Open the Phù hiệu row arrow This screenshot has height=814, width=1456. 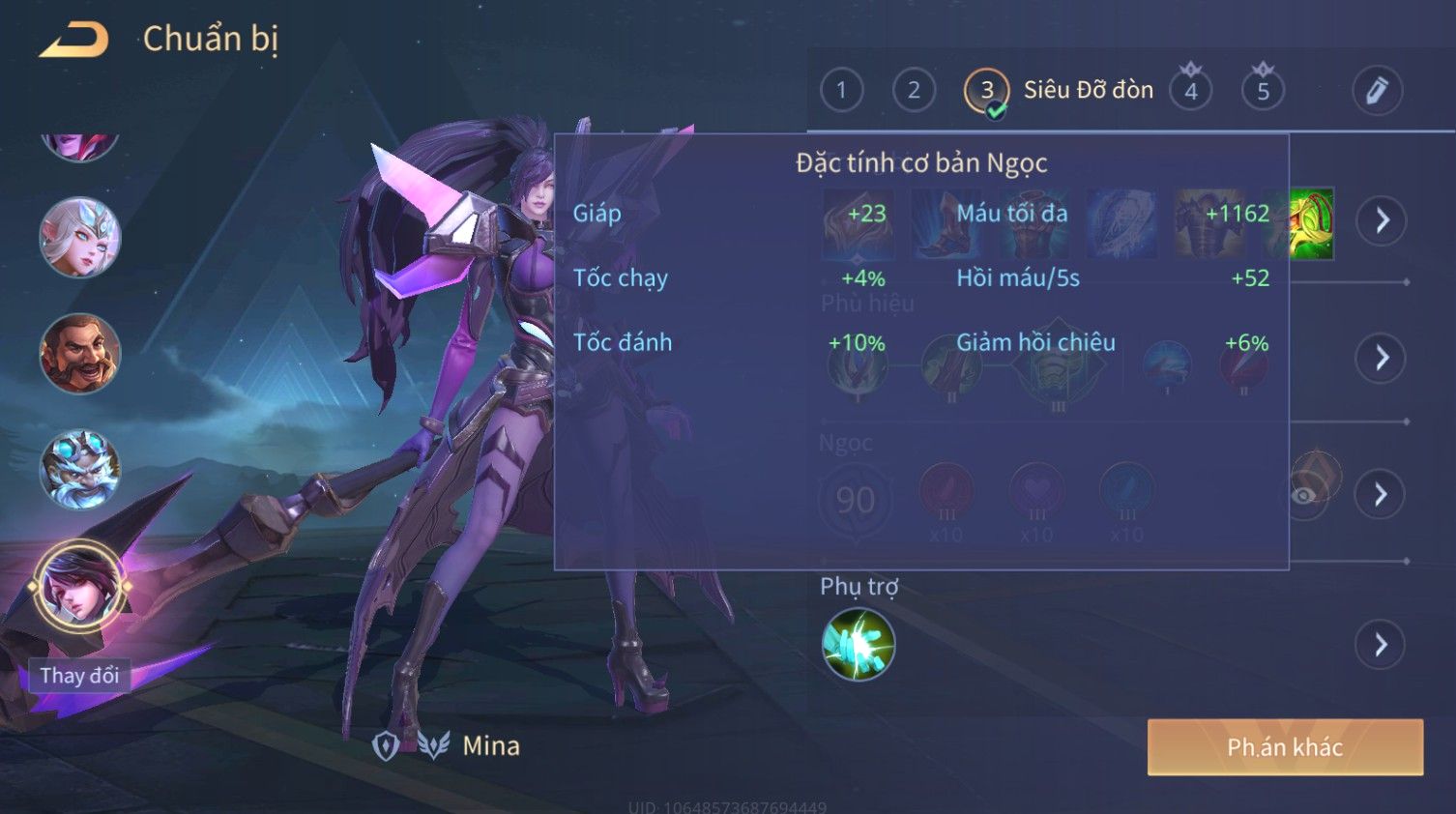pyautogui.click(x=1382, y=358)
